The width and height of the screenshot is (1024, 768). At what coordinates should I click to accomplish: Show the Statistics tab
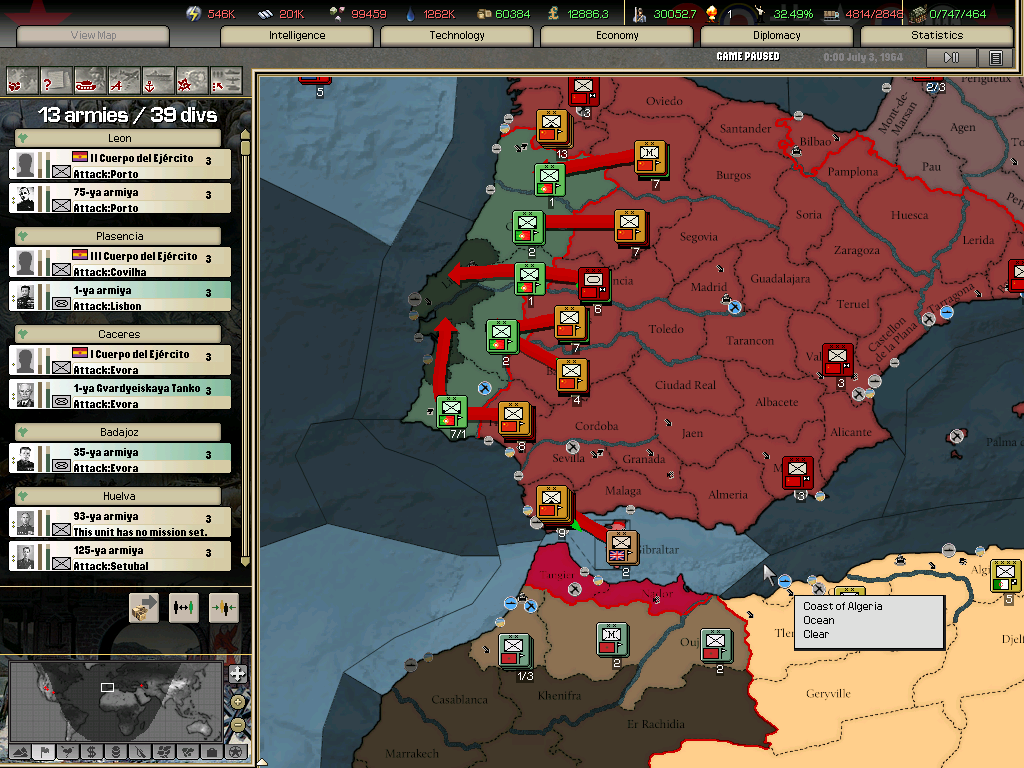tap(936, 35)
